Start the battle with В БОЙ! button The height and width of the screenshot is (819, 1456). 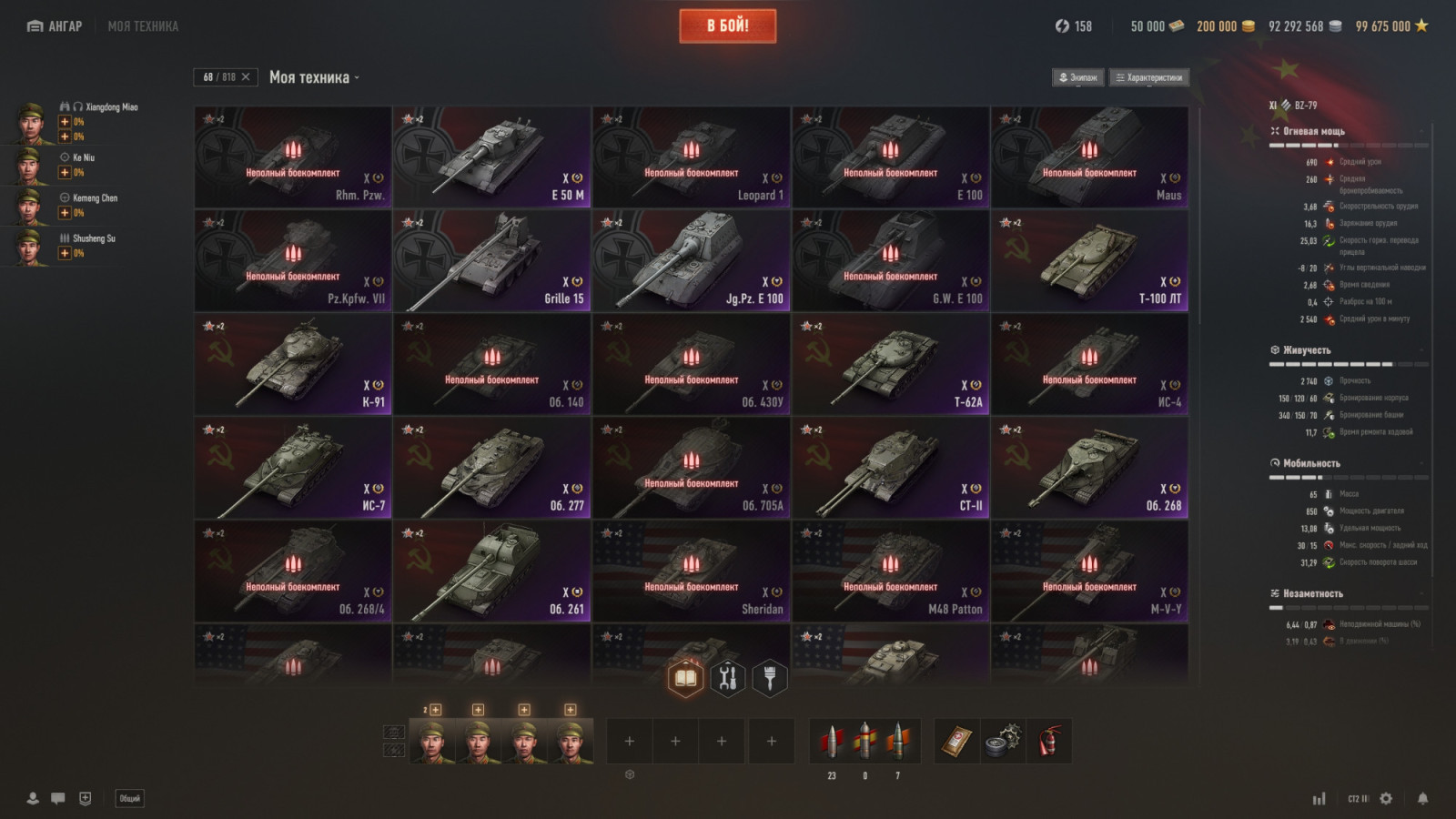(x=727, y=26)
